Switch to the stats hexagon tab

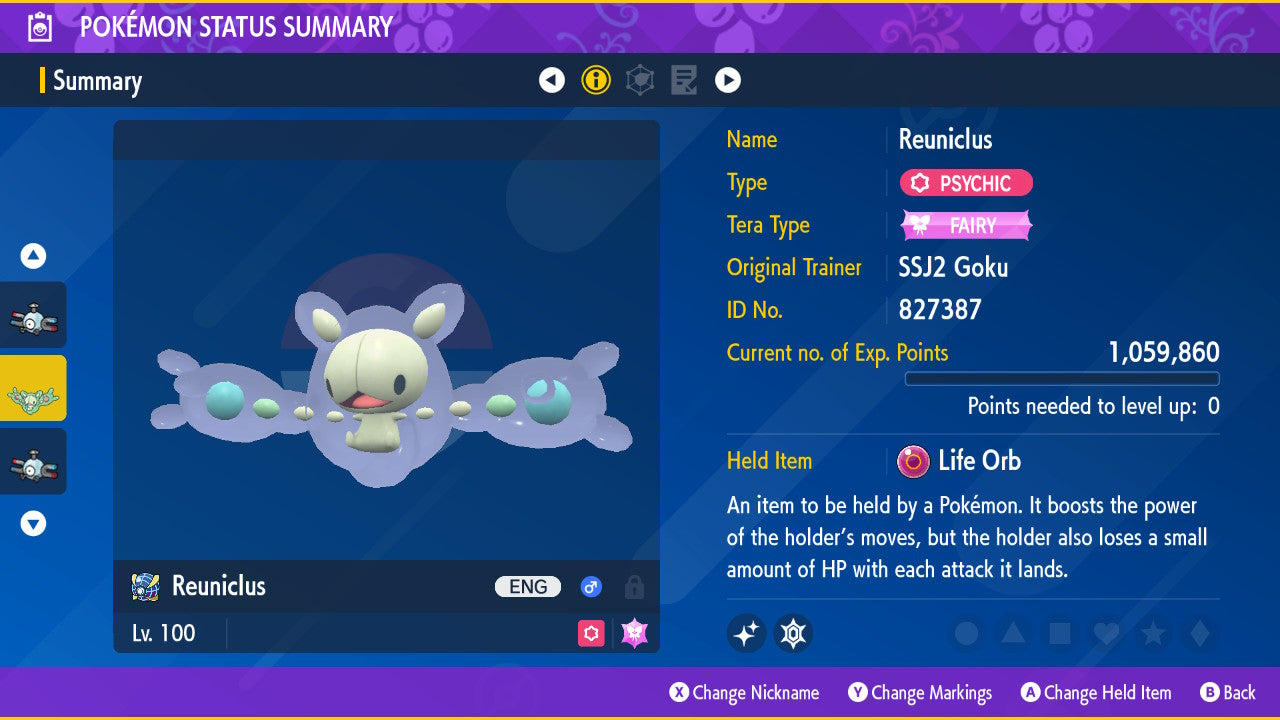click(640, 80)
